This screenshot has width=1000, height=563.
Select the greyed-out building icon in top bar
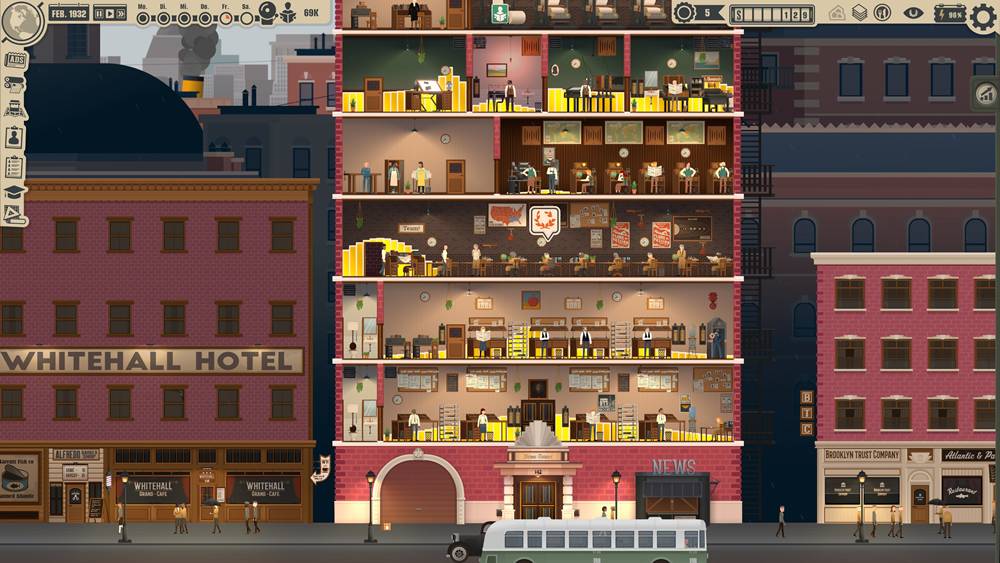click(837, 13)
